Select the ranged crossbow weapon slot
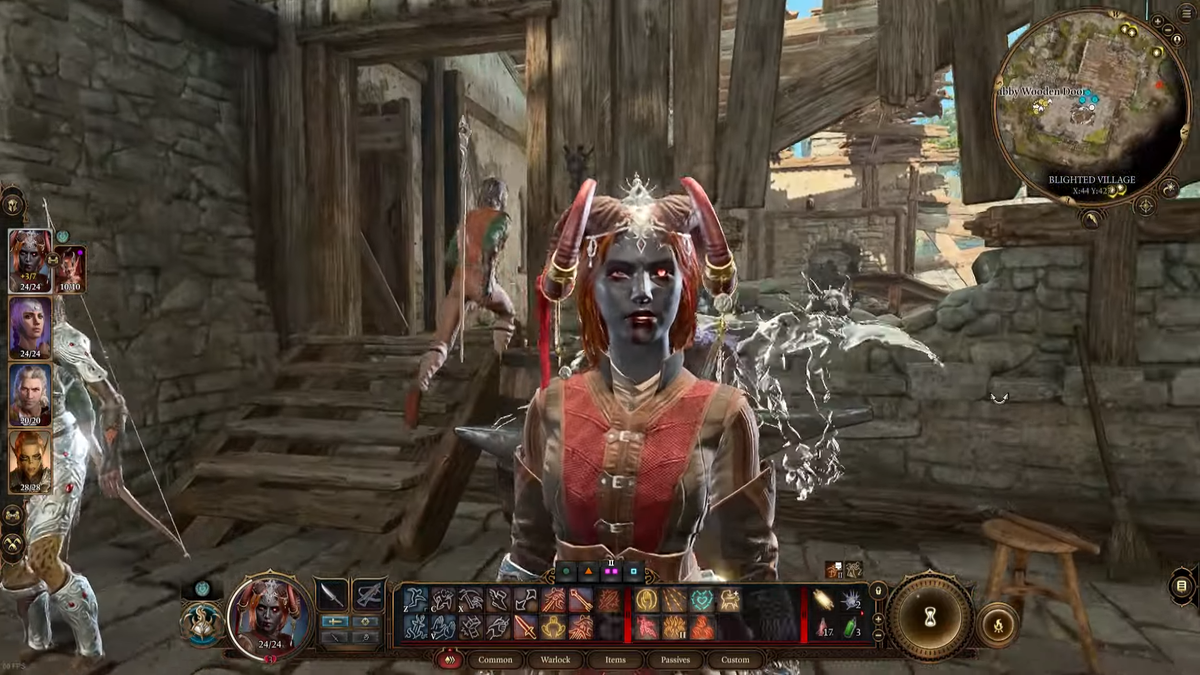The height and width of the screenshot is (675, 1200). (369, 595)
